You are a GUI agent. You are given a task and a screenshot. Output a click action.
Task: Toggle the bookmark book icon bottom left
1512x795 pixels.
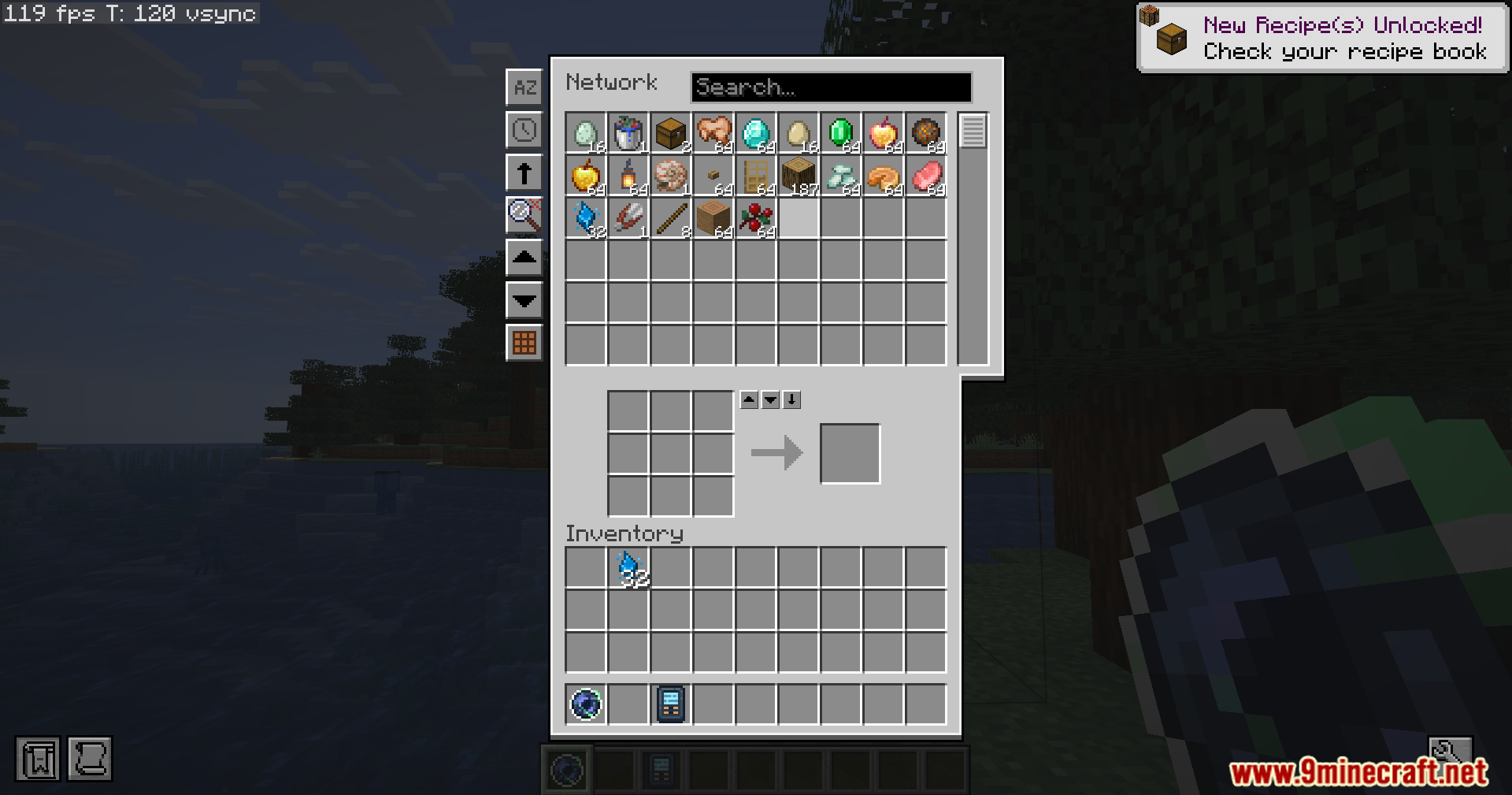click(x=39, y=759)
